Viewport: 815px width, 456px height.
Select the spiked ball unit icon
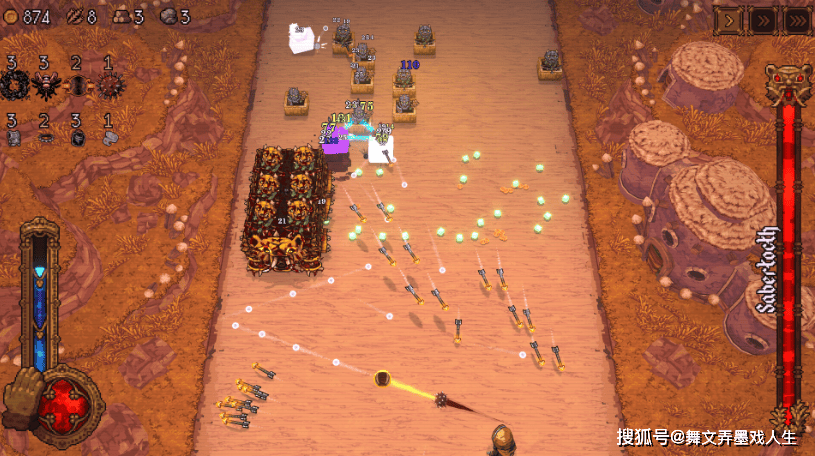(x=109, y=84)
